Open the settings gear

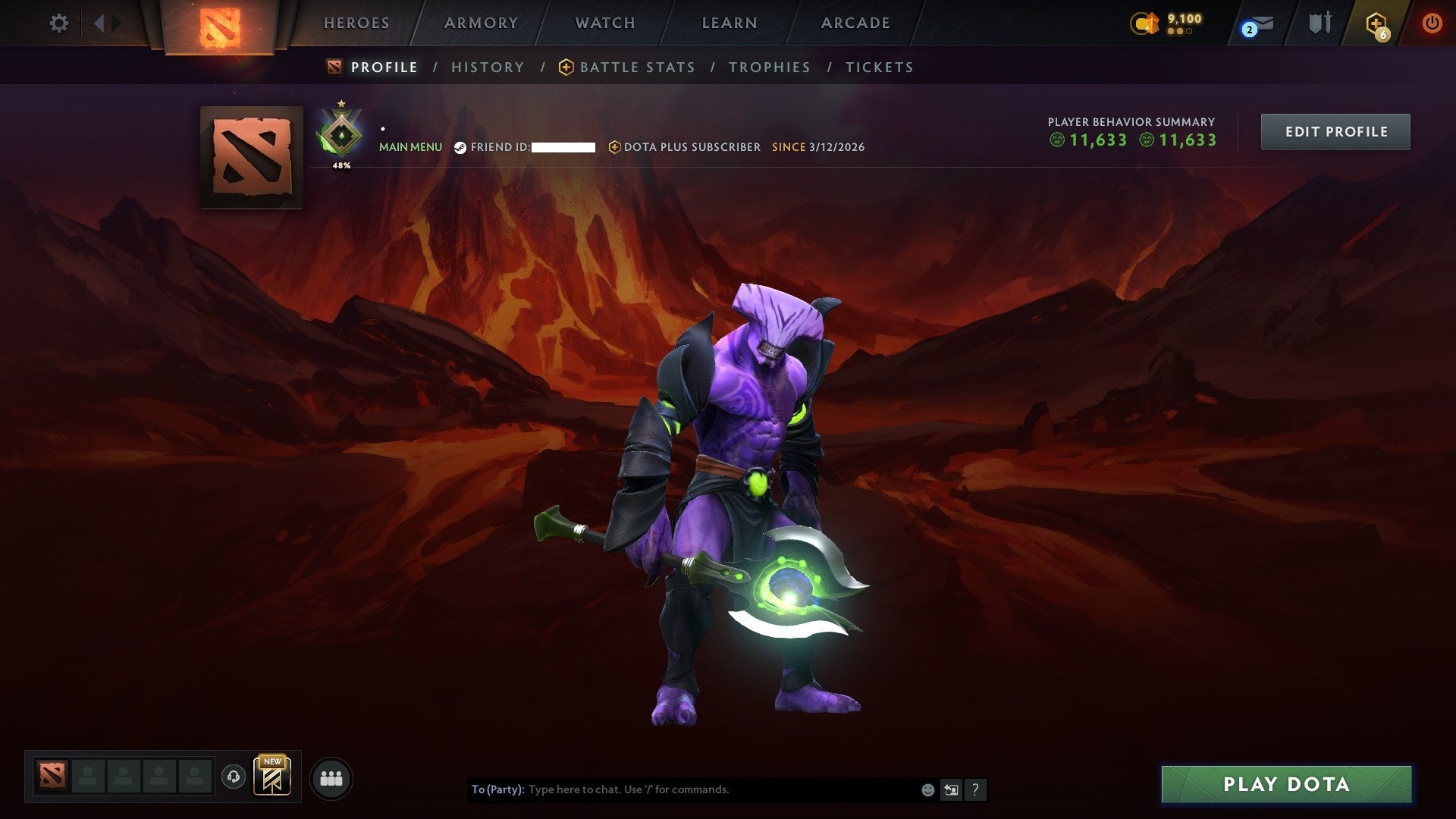coord(59,23)
